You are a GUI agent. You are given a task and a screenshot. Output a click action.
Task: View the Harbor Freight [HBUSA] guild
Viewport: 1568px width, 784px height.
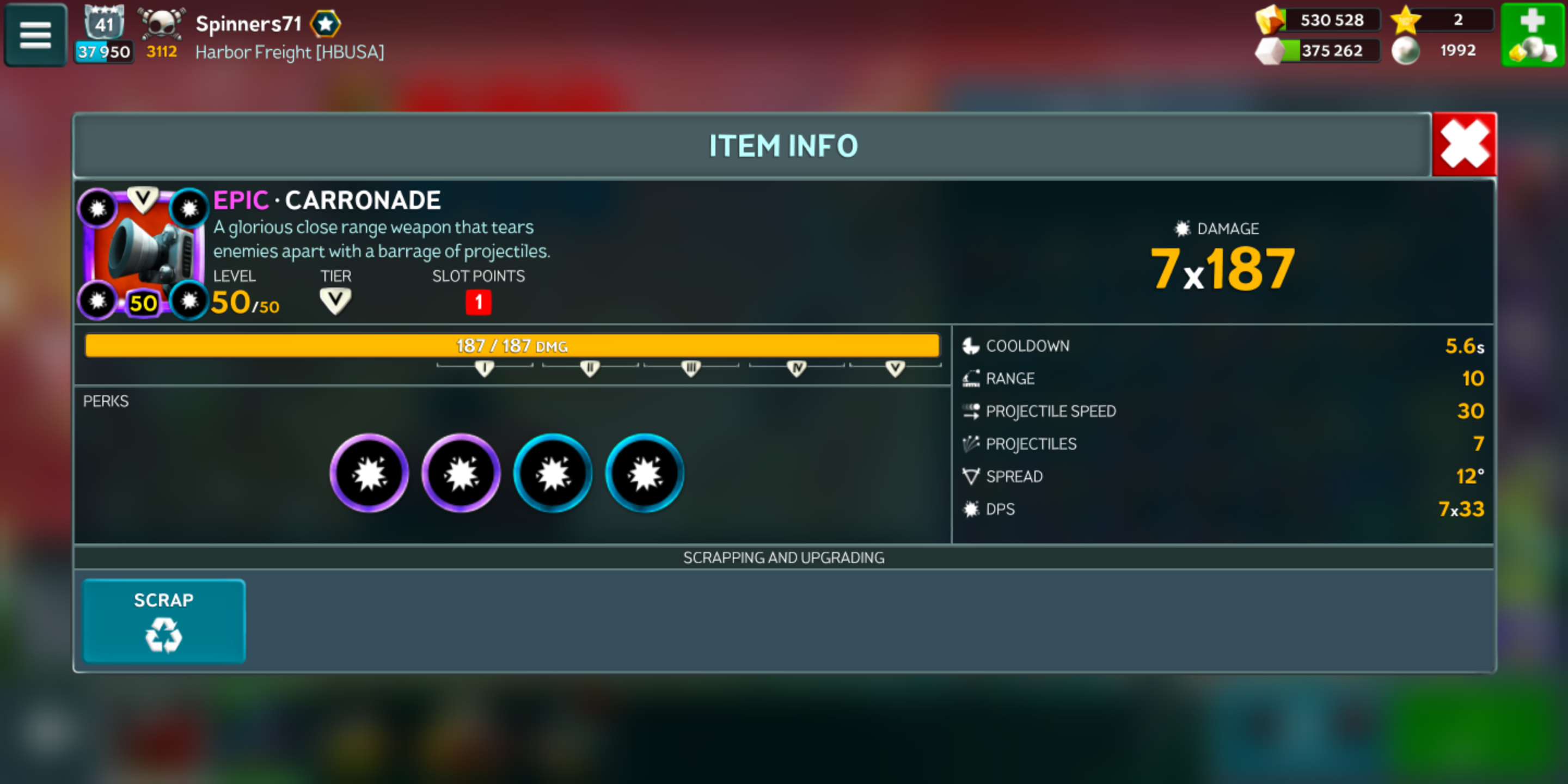pos(290,52)
